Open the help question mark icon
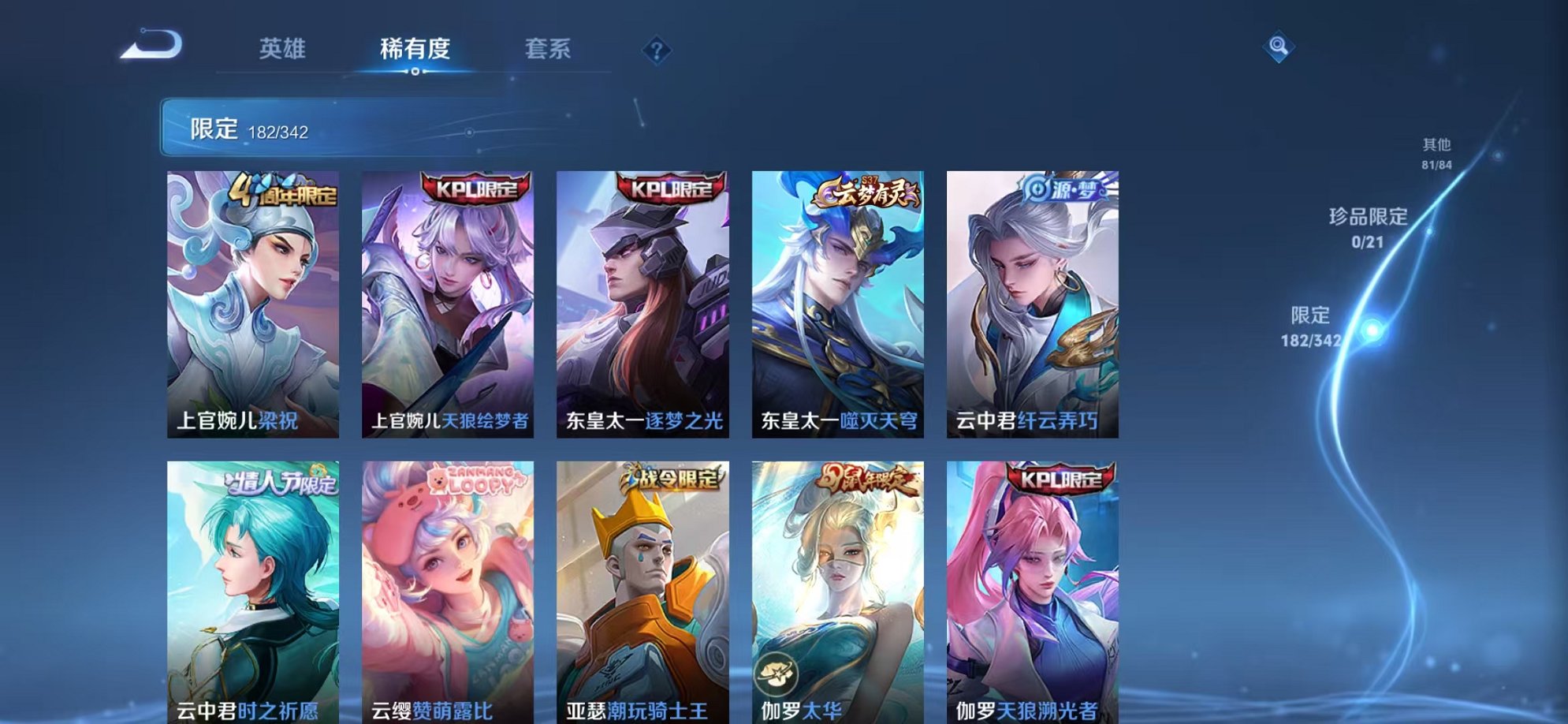Screen dimensions: 1568x724 657,50
